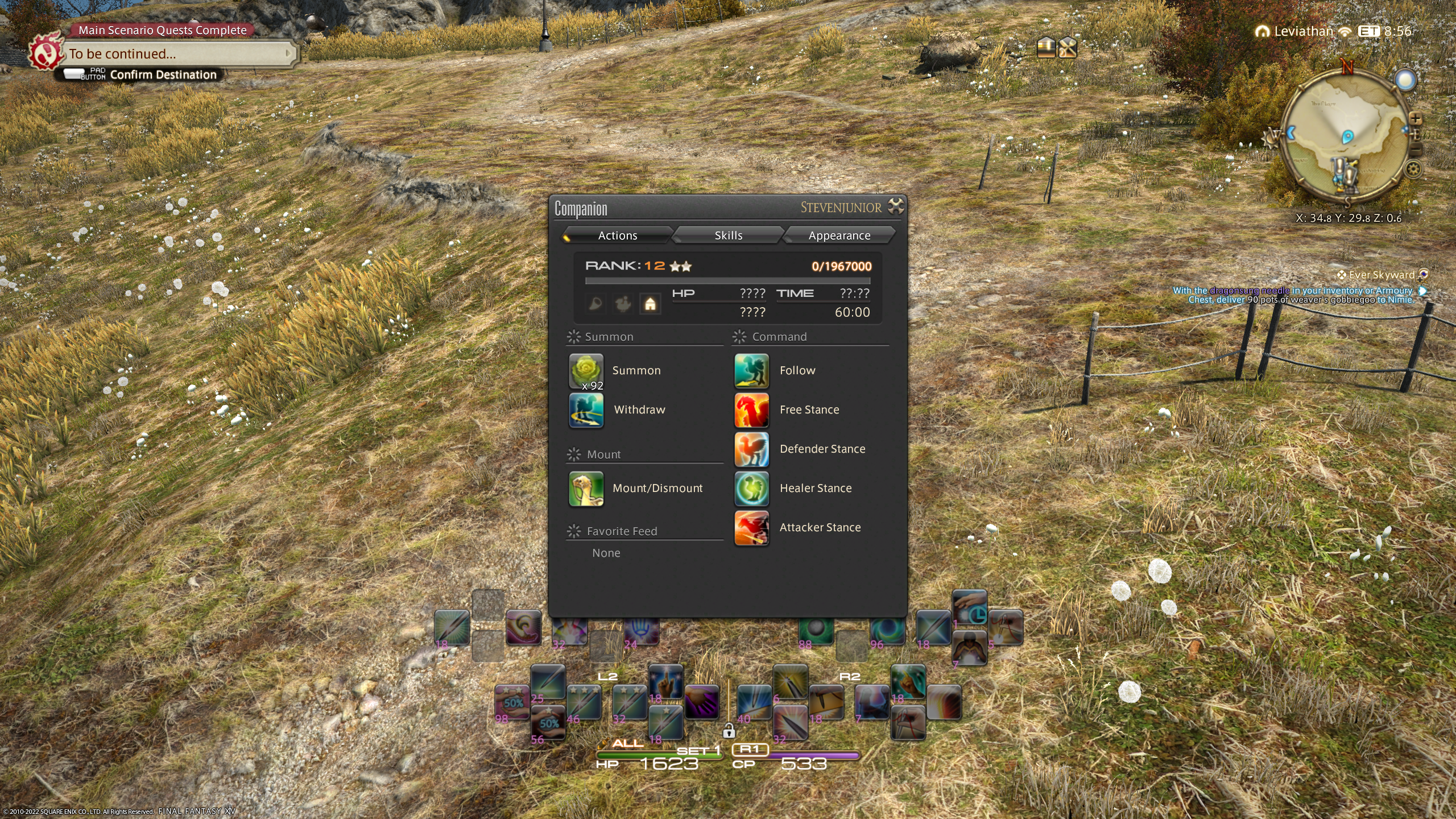The image size is (1456, 819).
Task: Select Defender Stance for companion
Action: tap(751, 449)
